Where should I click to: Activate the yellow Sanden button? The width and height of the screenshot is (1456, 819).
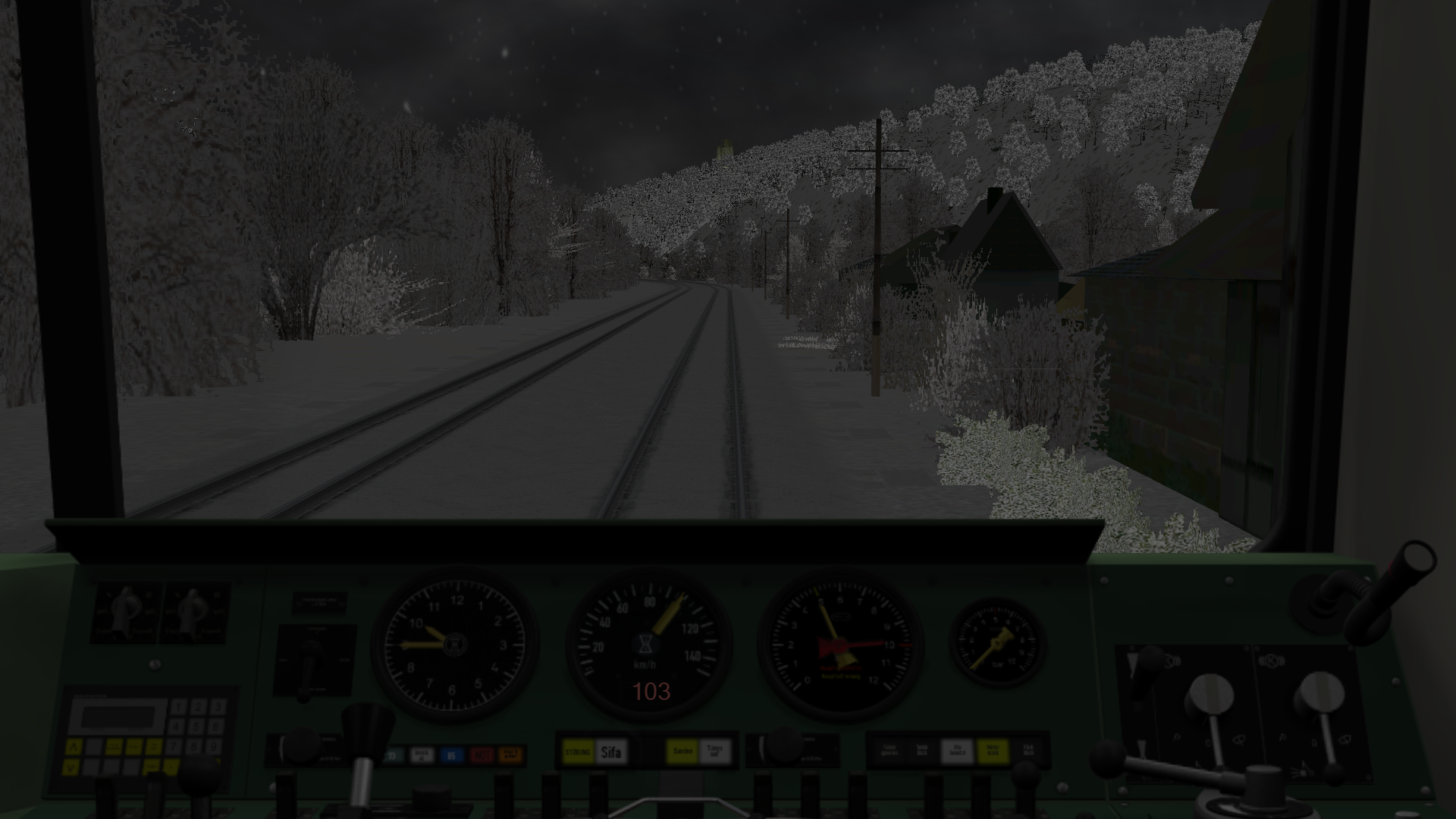coord(682,752)
